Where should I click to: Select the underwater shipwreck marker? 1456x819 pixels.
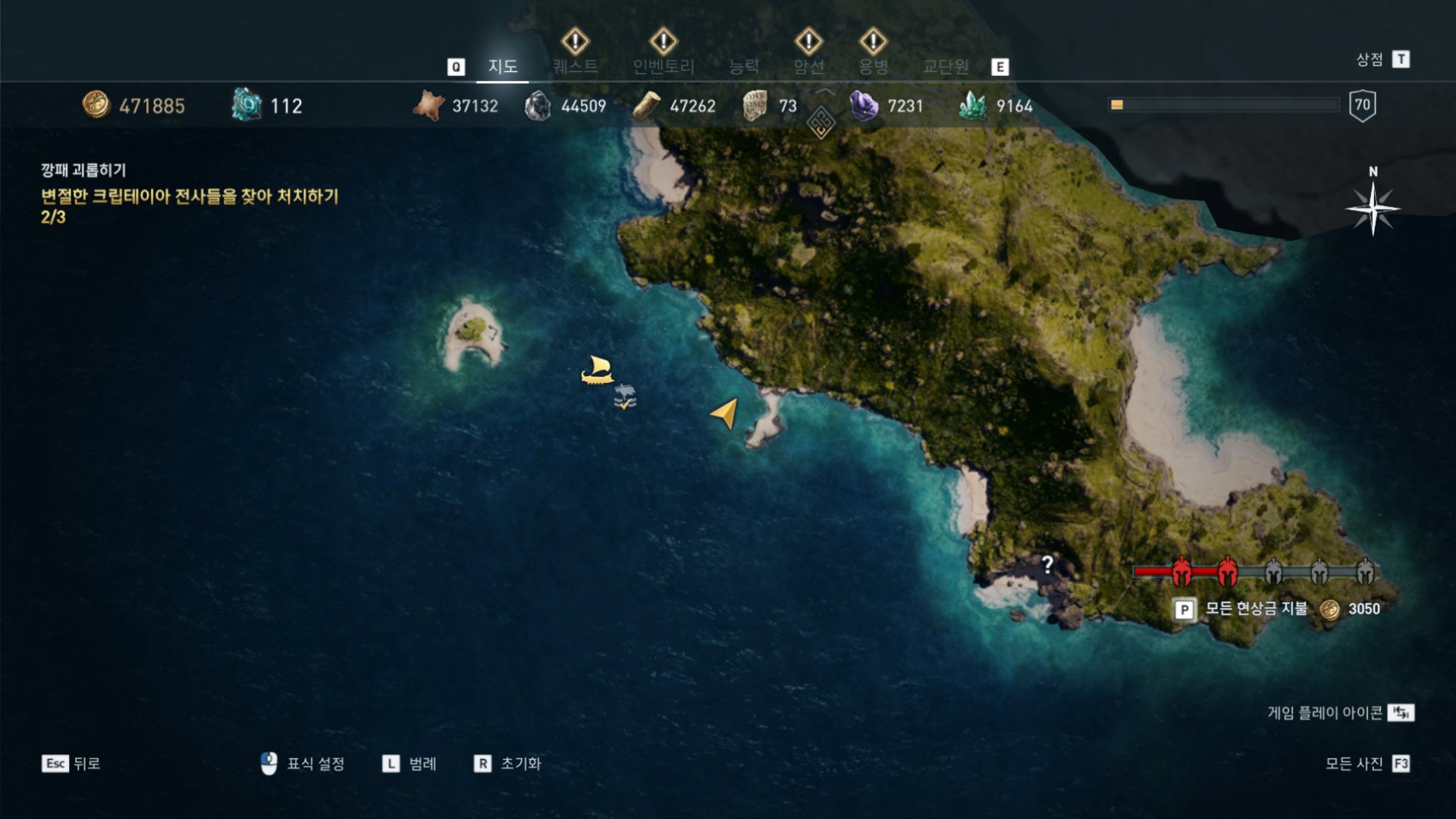pyautogui.click(x=625, y=396)
